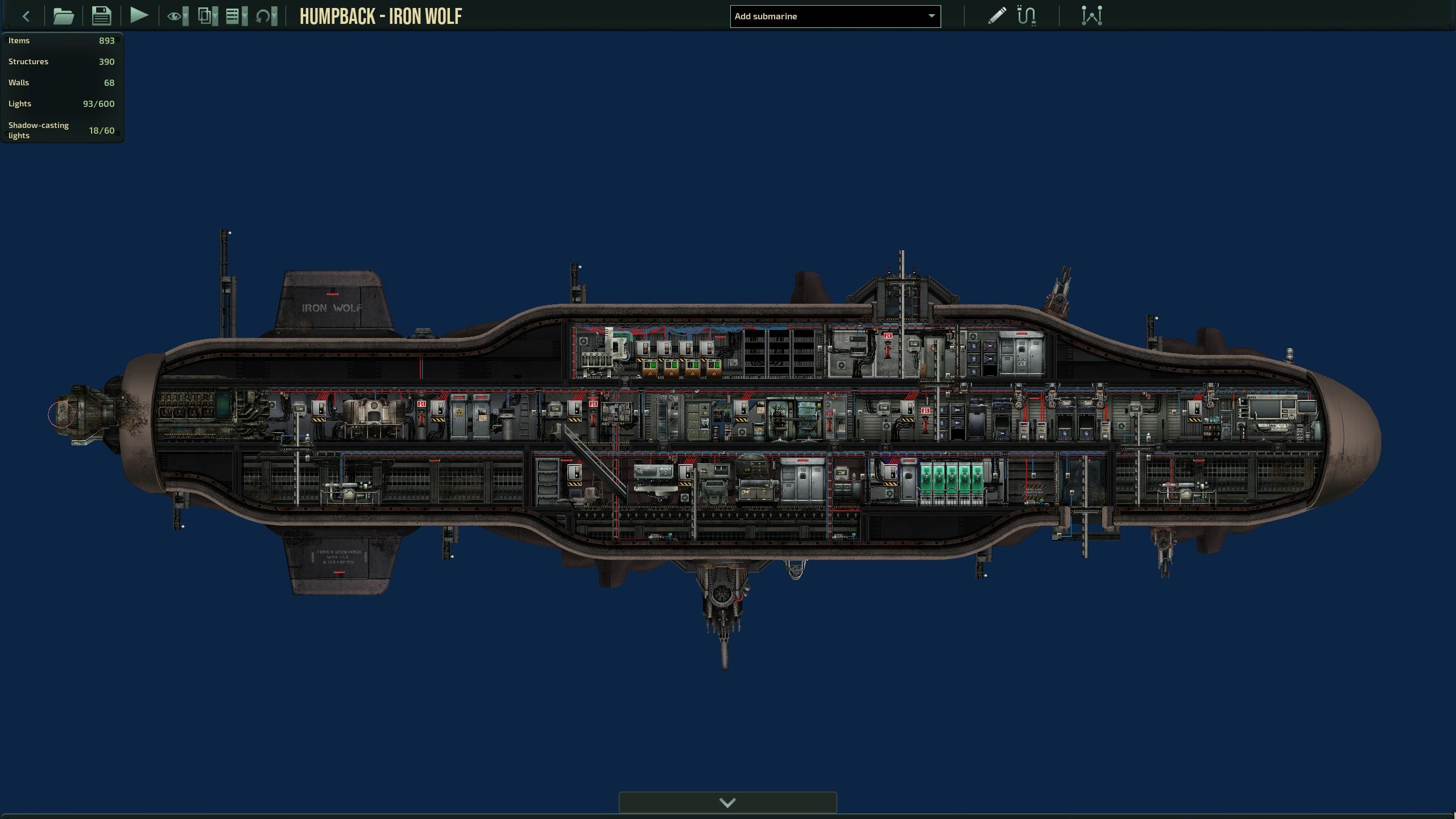This screenshot has width=1456, height=819.
Task: Select the pencil edit mode
Action: tap(996, 15)
